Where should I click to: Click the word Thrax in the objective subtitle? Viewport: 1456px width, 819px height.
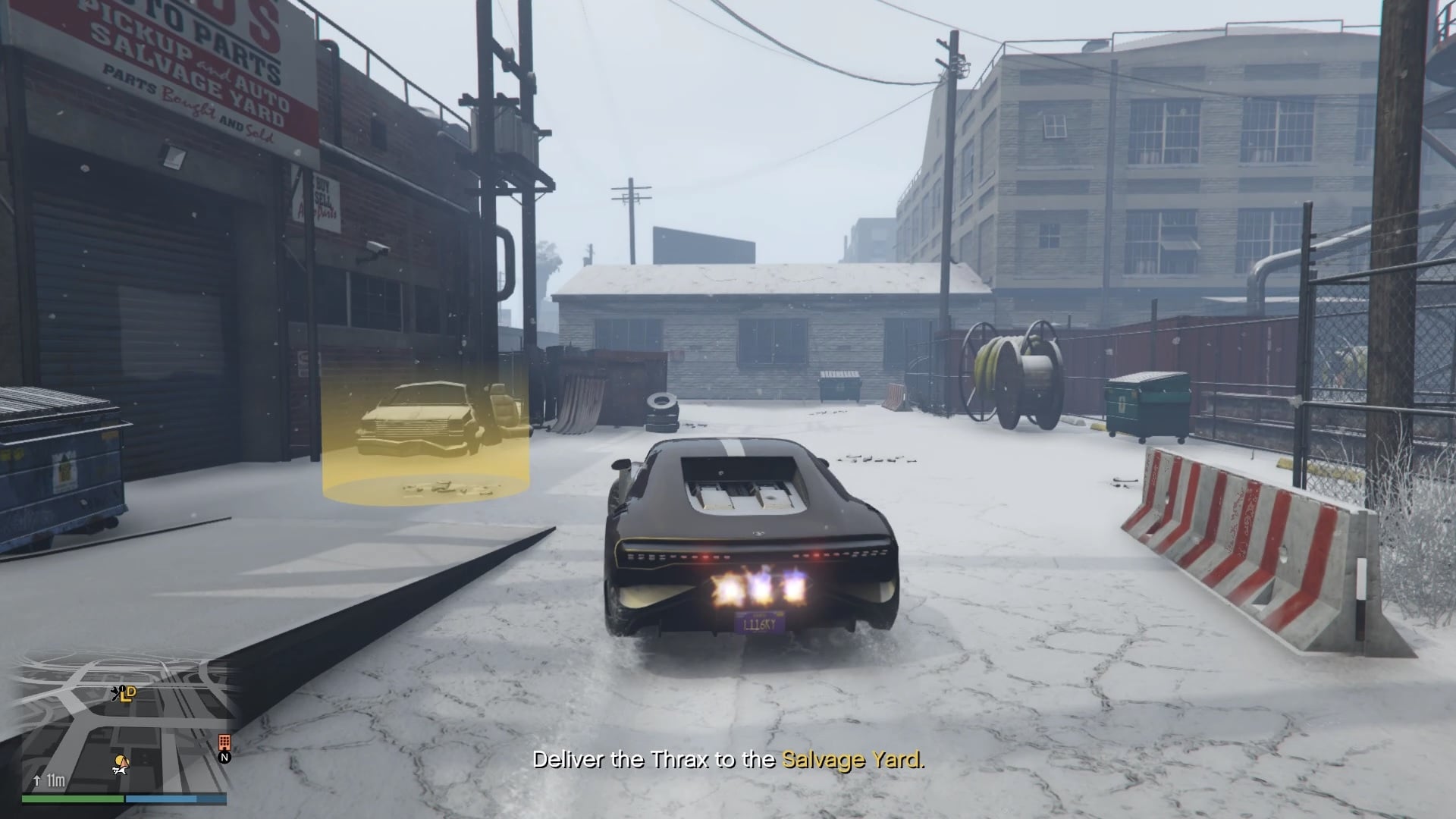click(683, 761)
